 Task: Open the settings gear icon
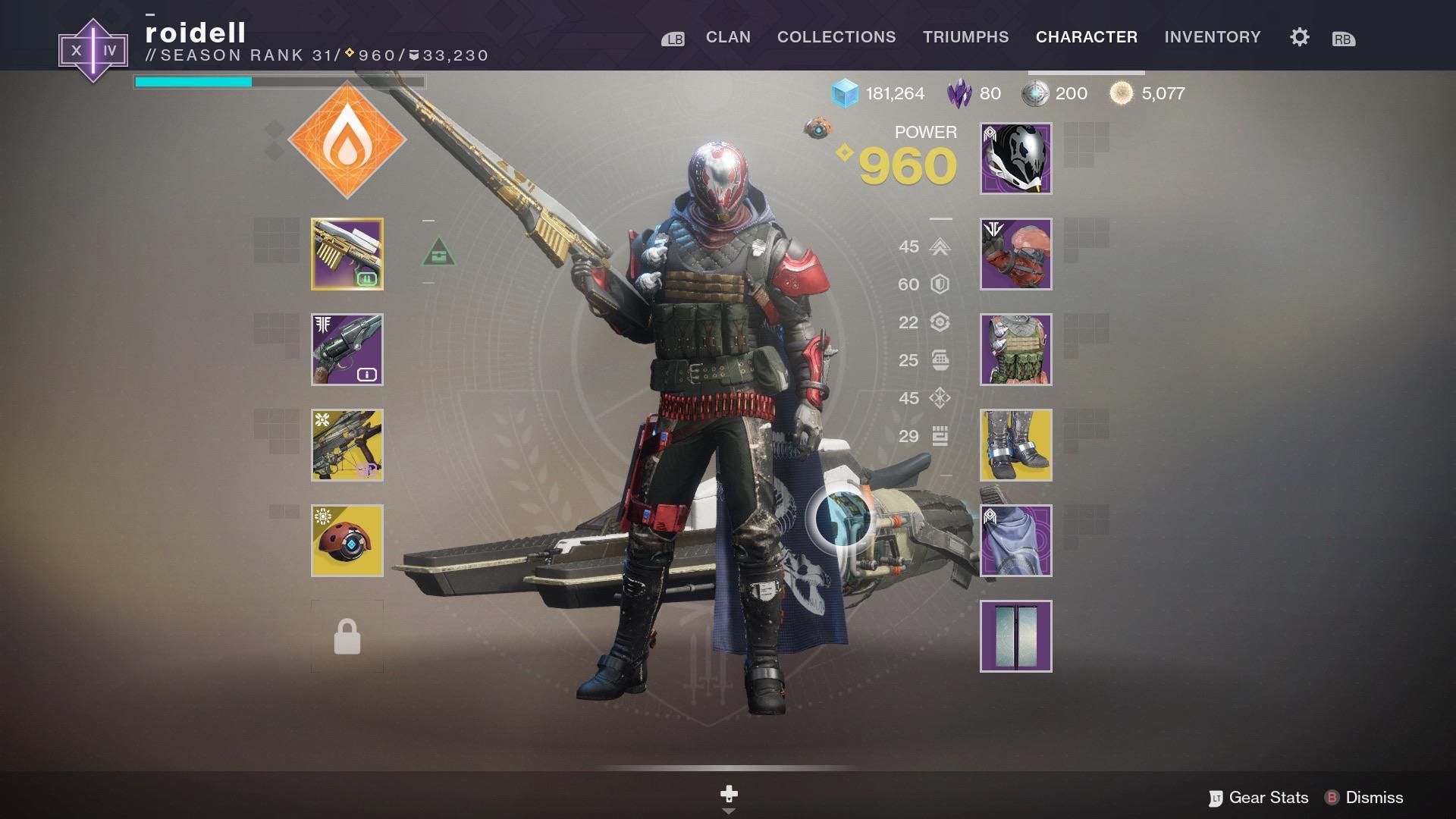pyautogui.click(x=1299, y=37)
